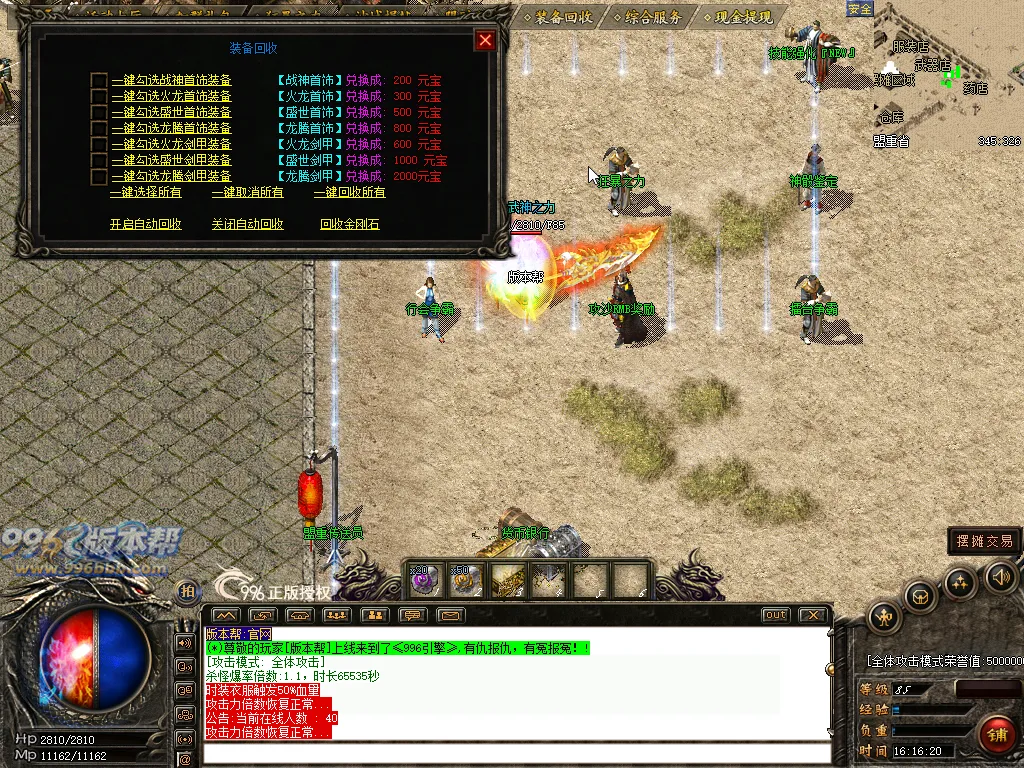Screen dimensions: 1024x768
Task: Select 关闭自动回收 to stop auto recycle
Action: tap(247, 224)
